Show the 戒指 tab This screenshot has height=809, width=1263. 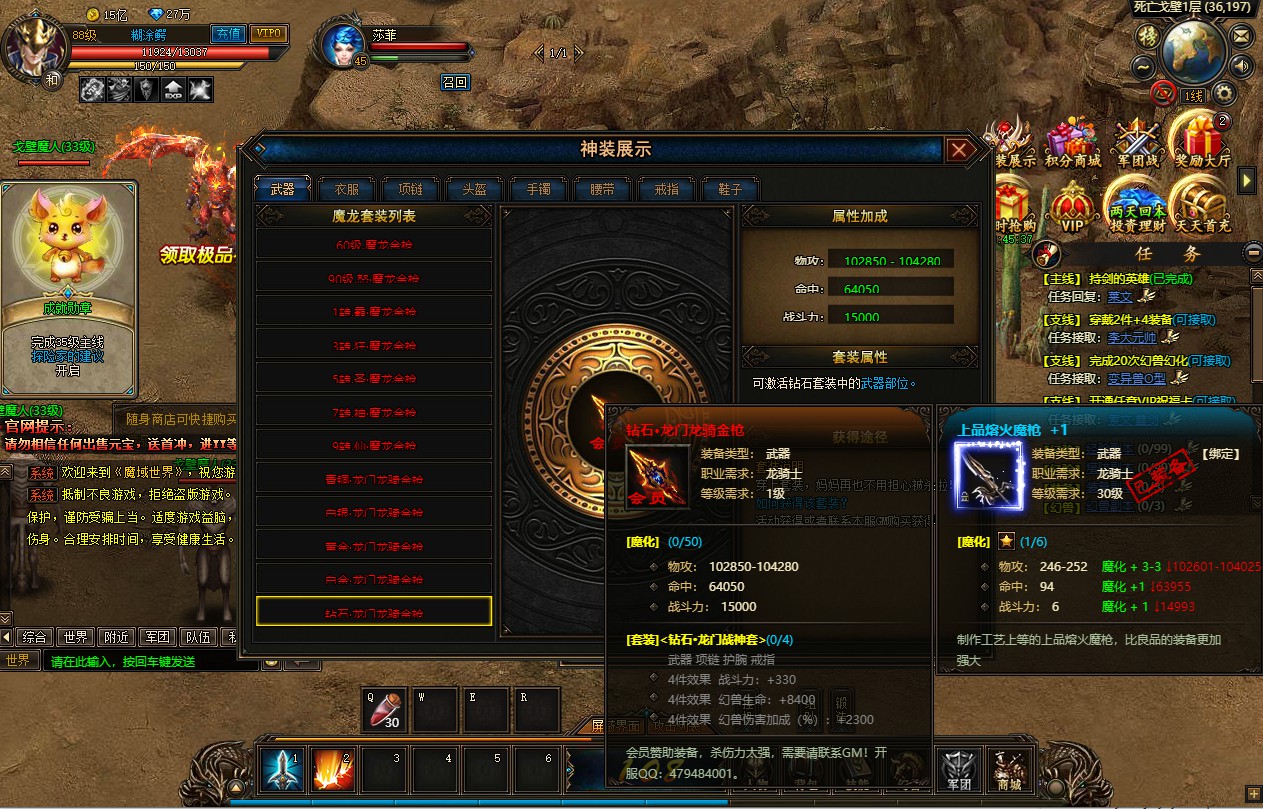(666, 189)
